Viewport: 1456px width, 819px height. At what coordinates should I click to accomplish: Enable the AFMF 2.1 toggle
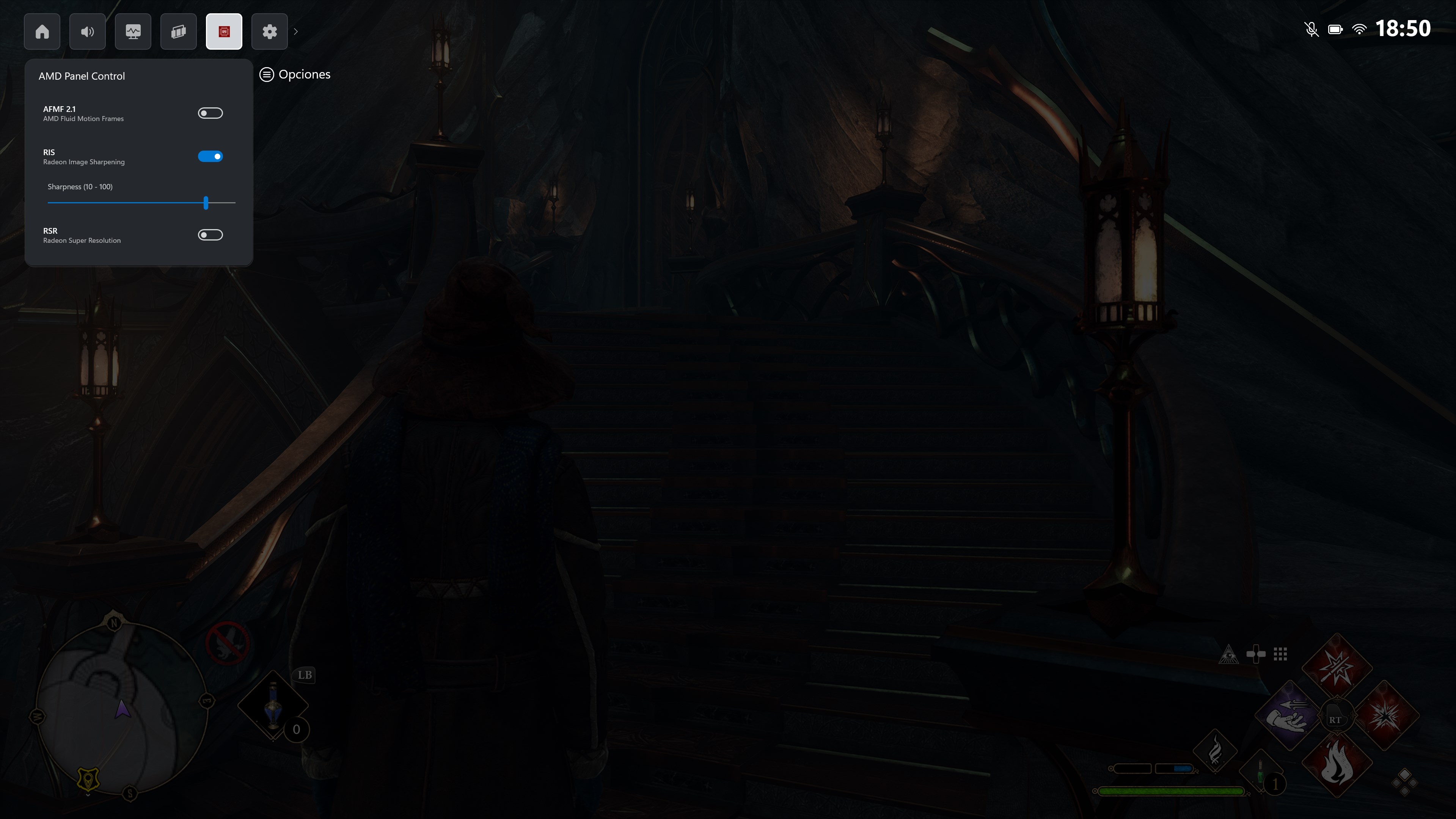pyautogui.click(x=210, y=113)
